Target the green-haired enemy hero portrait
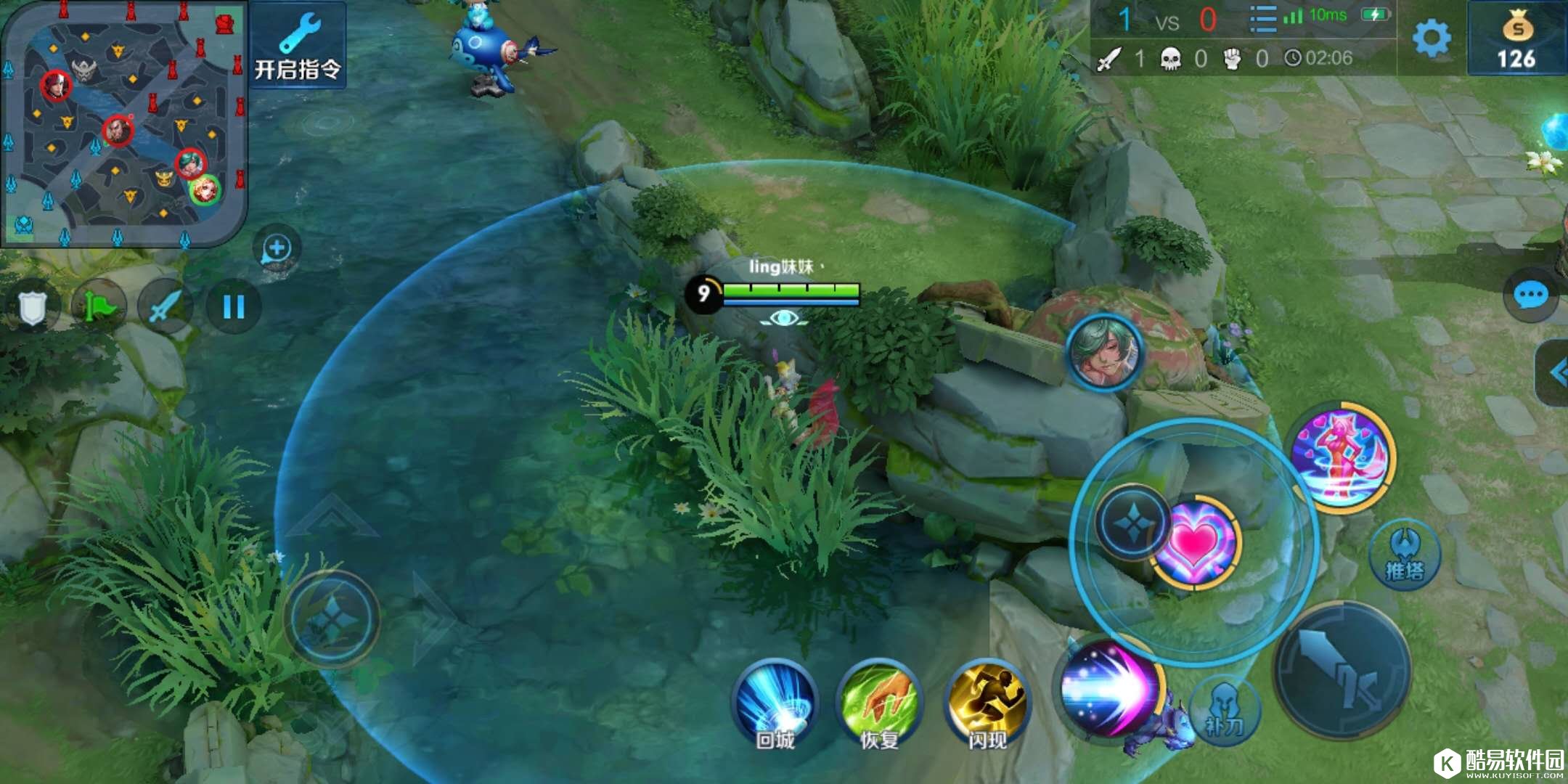This screenshot has height=784, width=1568. click(x=1105, y=353)
